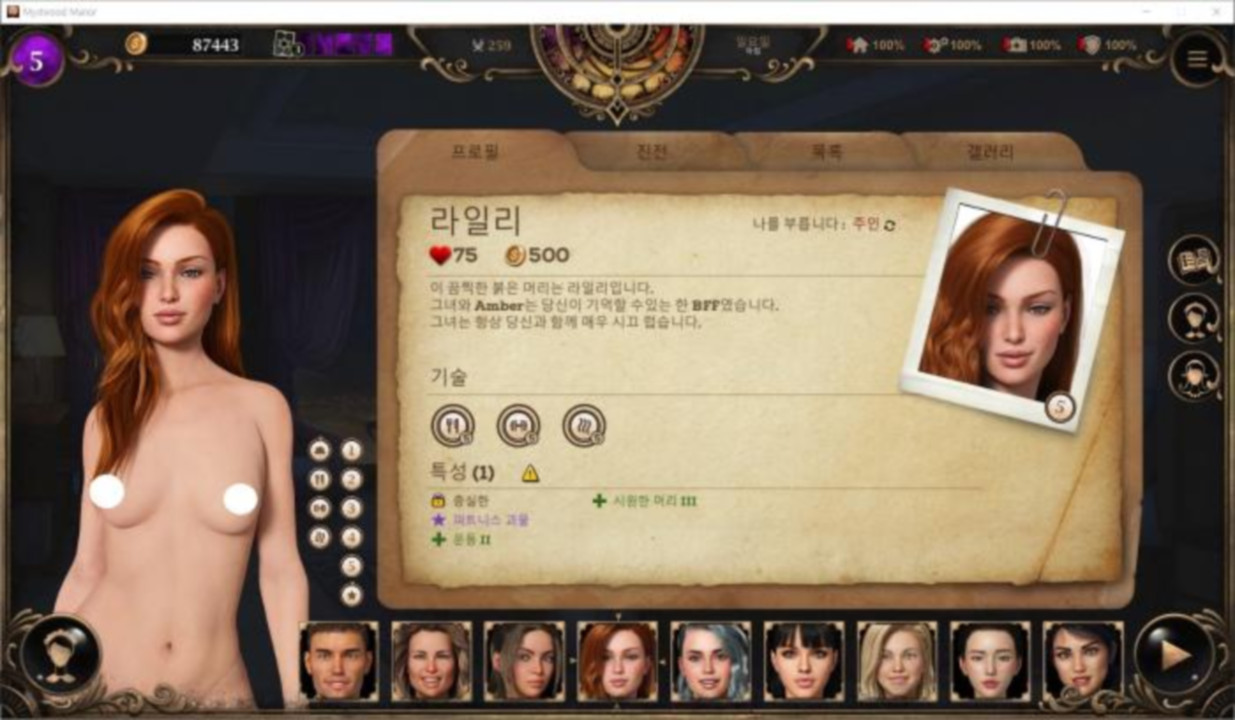The height and width of the screenshot is (720, 1235).
Task: Click the gold play arrow button
Action: 1173,655
